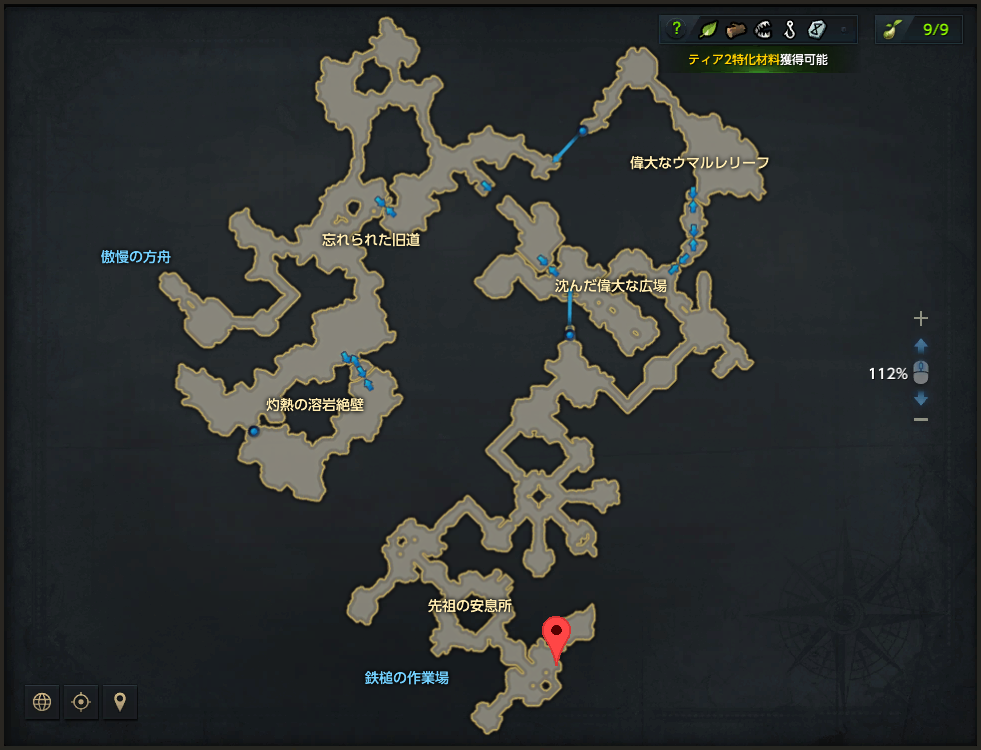Open the green question mark help icon

pyautogui.click(x=677, y=29)
